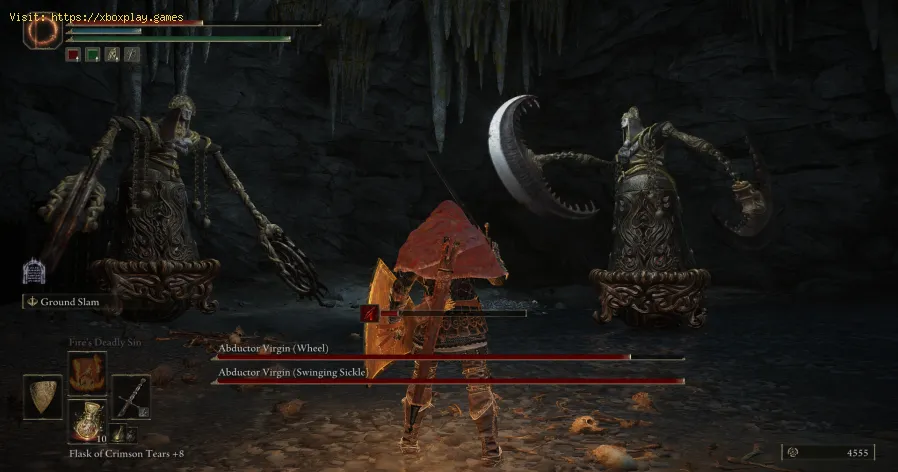Use the Flask of Crimson Tears slot

tap(87, 419)
